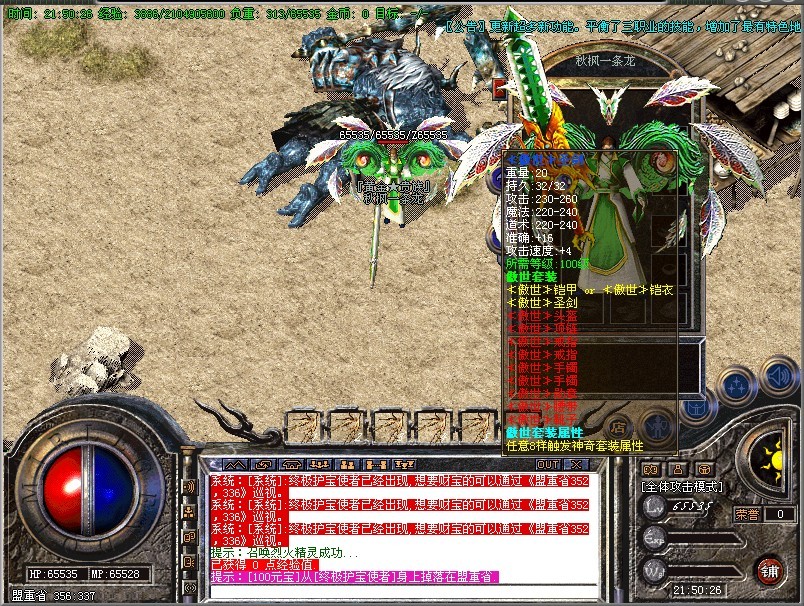Click the round 店 store button
The image size is (804, 606).
click(x=619, y=425)
